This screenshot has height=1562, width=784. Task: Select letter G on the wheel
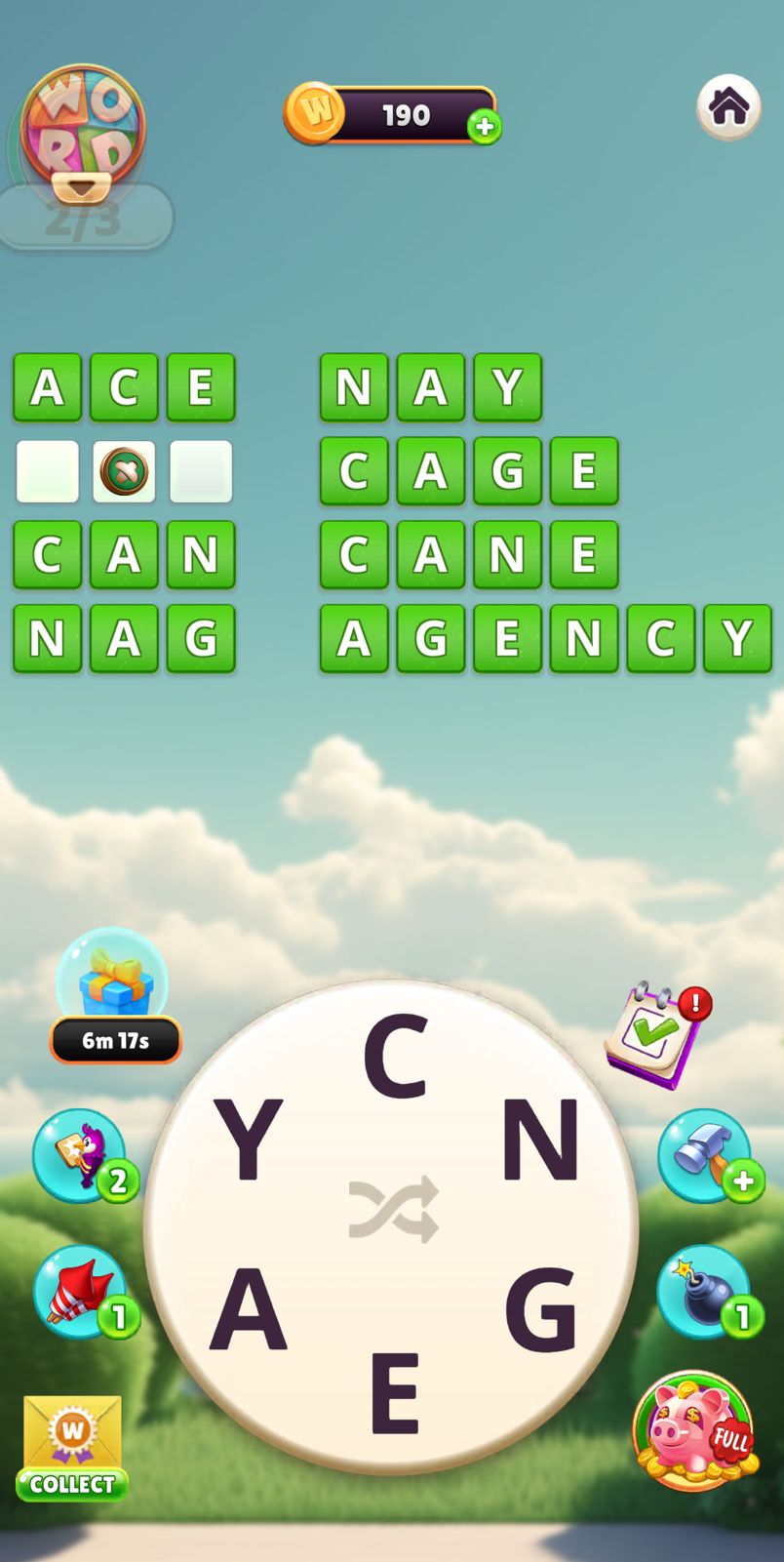pos(541,1308)
